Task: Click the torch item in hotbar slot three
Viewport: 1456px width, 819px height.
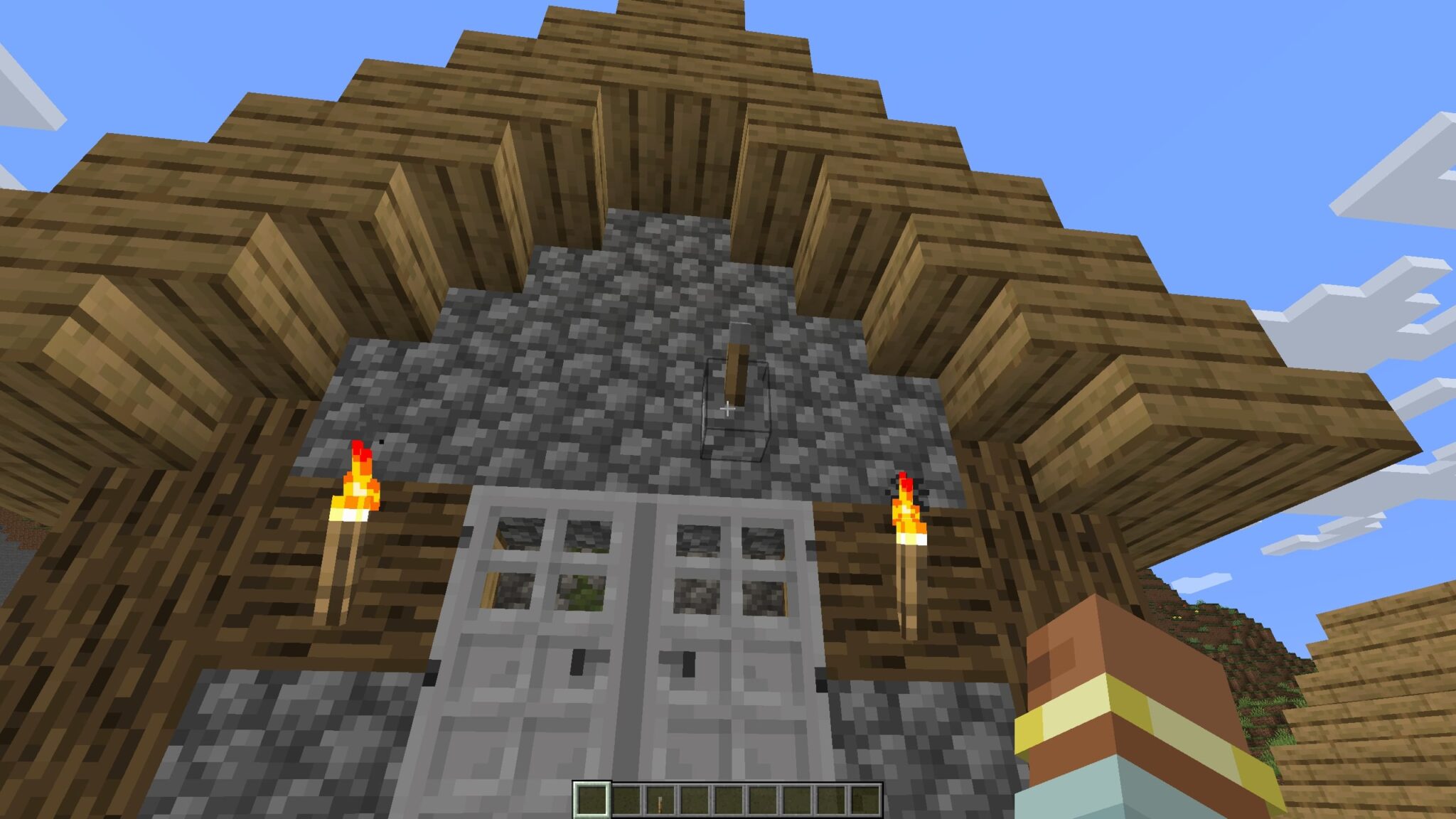Action: (x=660, y=800)
